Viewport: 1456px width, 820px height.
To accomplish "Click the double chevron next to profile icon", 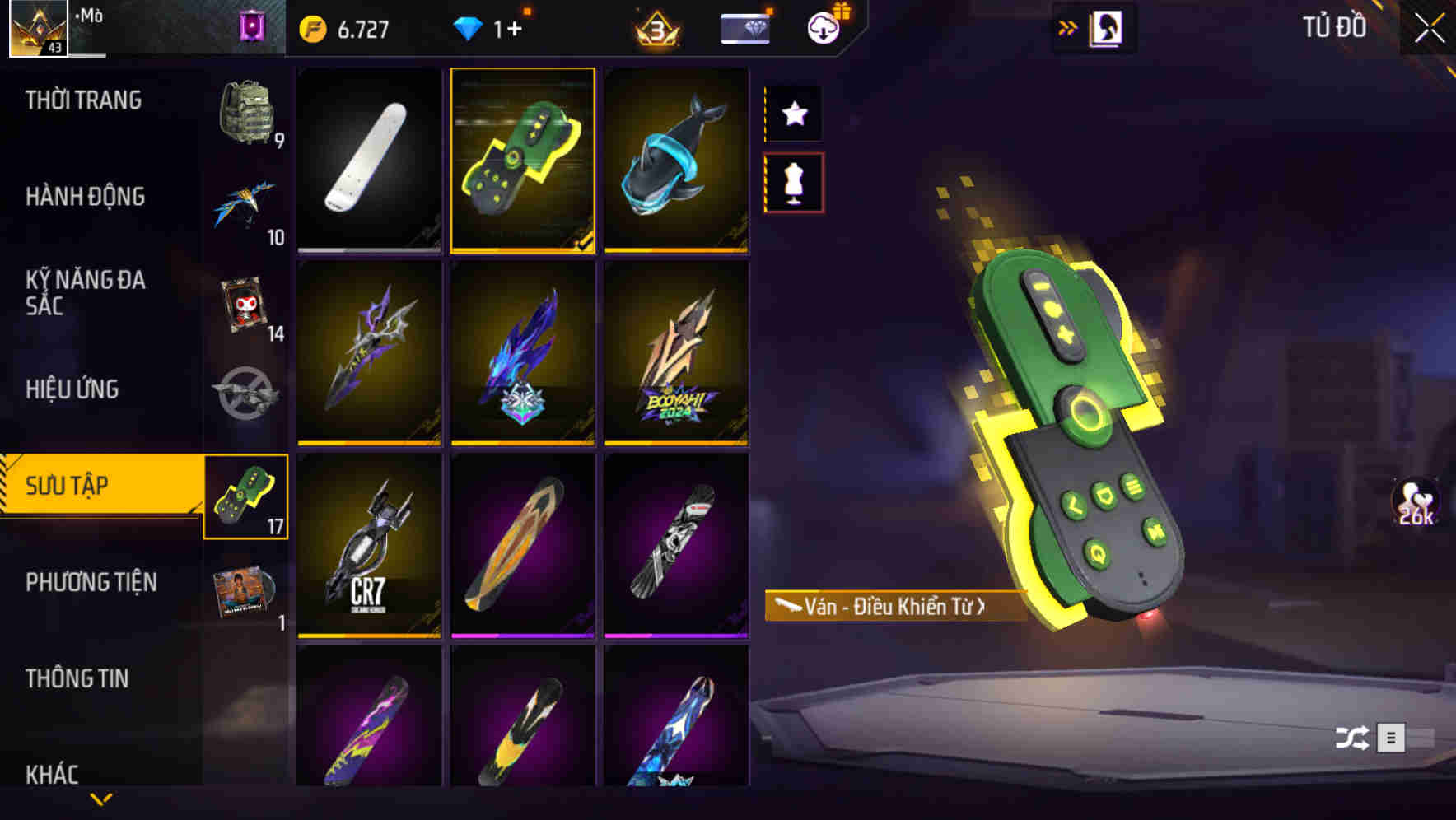I will click(1066, 27).
